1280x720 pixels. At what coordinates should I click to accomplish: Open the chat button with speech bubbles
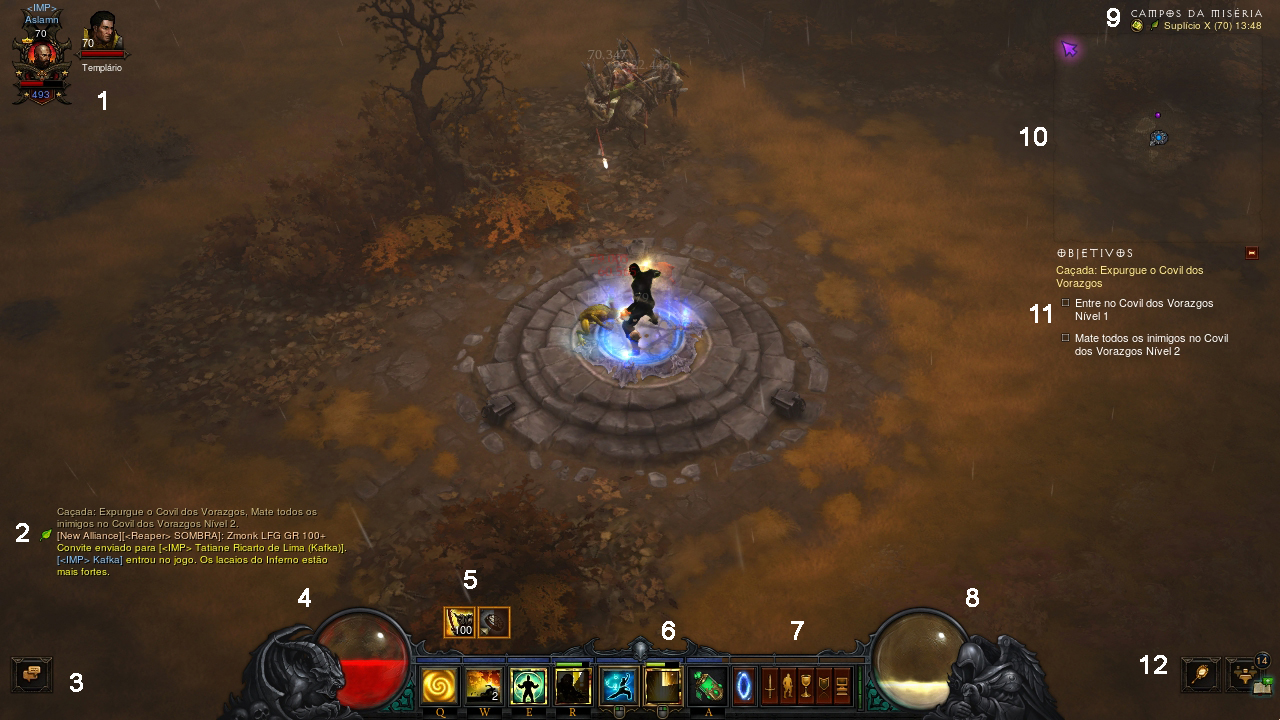[x=32, y=674]
